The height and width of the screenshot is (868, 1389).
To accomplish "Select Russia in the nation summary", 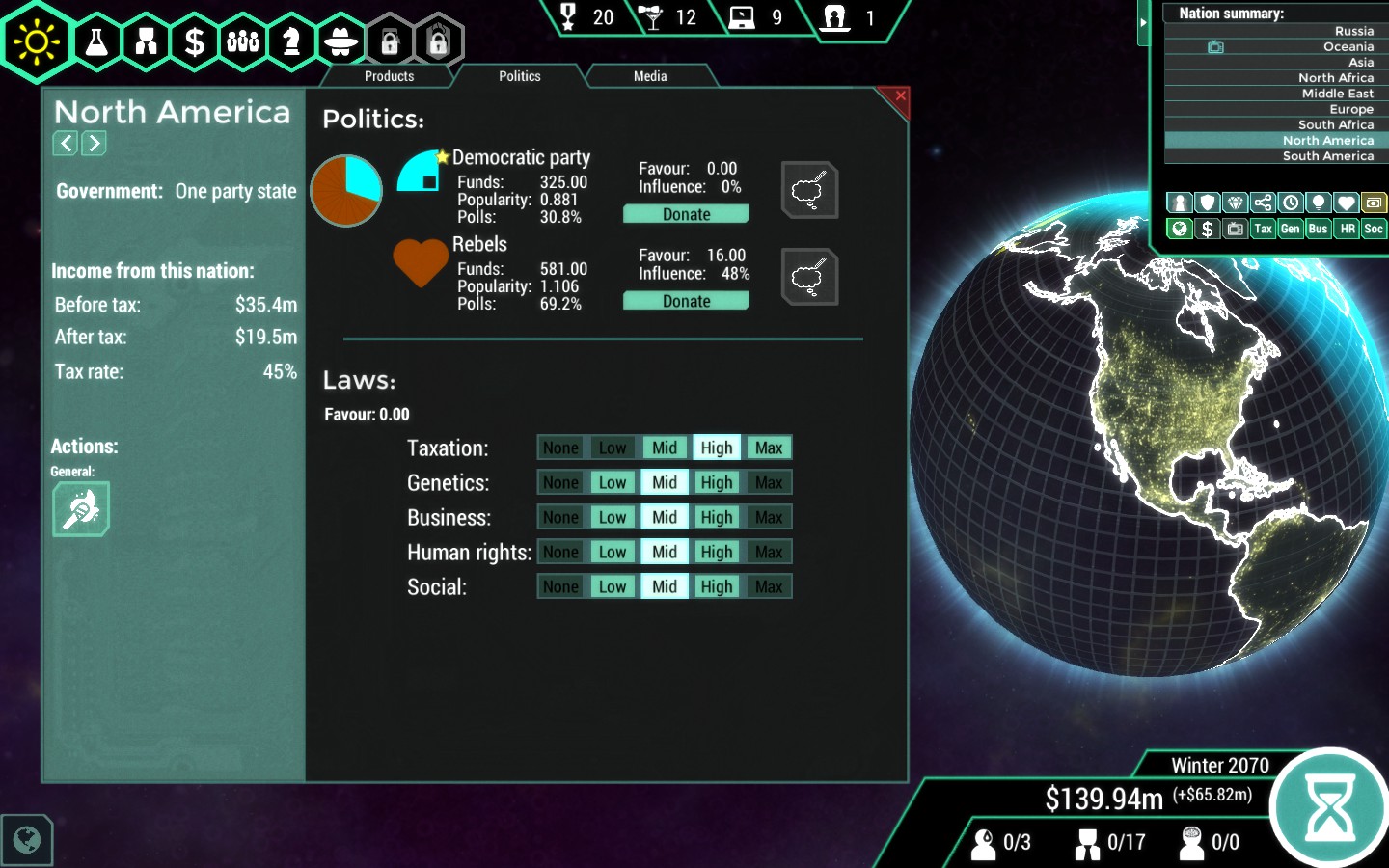I will coord(1353,31).
